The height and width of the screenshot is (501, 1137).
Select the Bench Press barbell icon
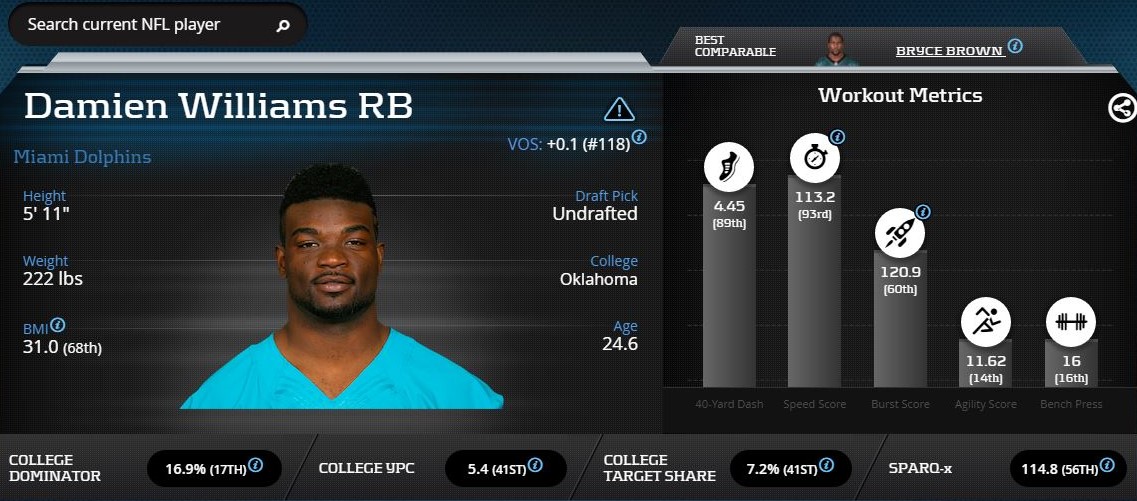(x=1071, y=321)
